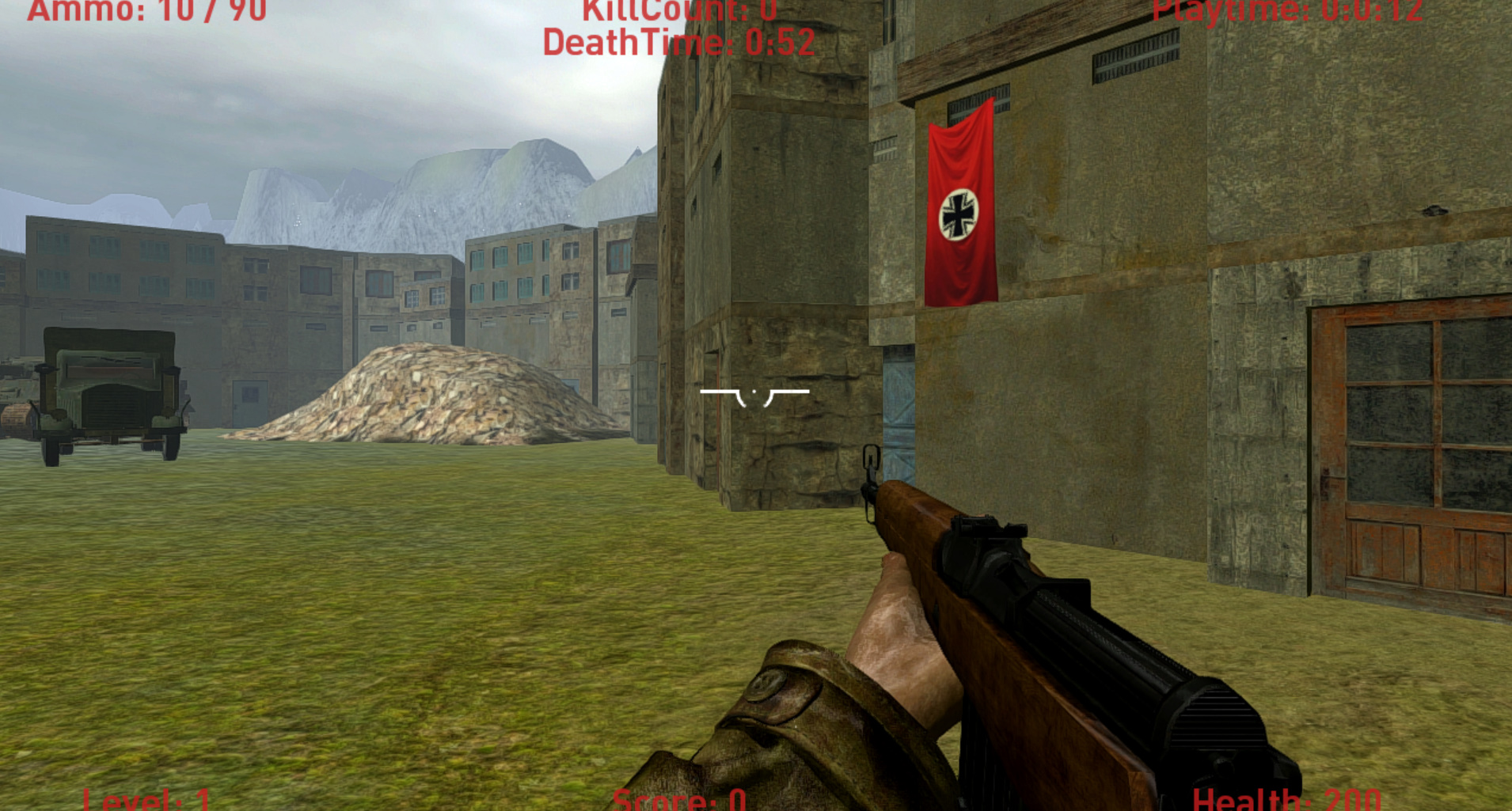The image size is (1512, 811).
Task: Click the crosshair in screen center
Action: pos(754,392)
